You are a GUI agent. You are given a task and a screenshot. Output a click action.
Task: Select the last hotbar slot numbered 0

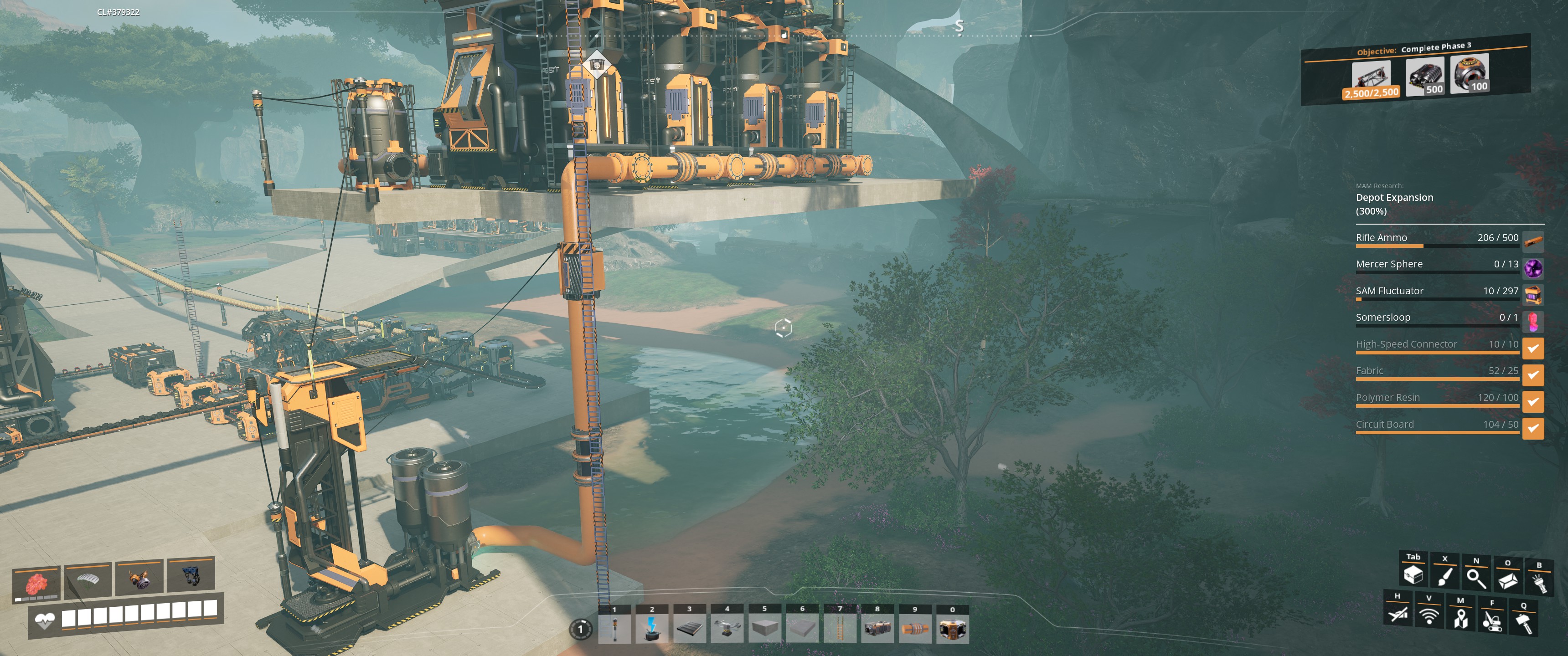pos(952,628)
